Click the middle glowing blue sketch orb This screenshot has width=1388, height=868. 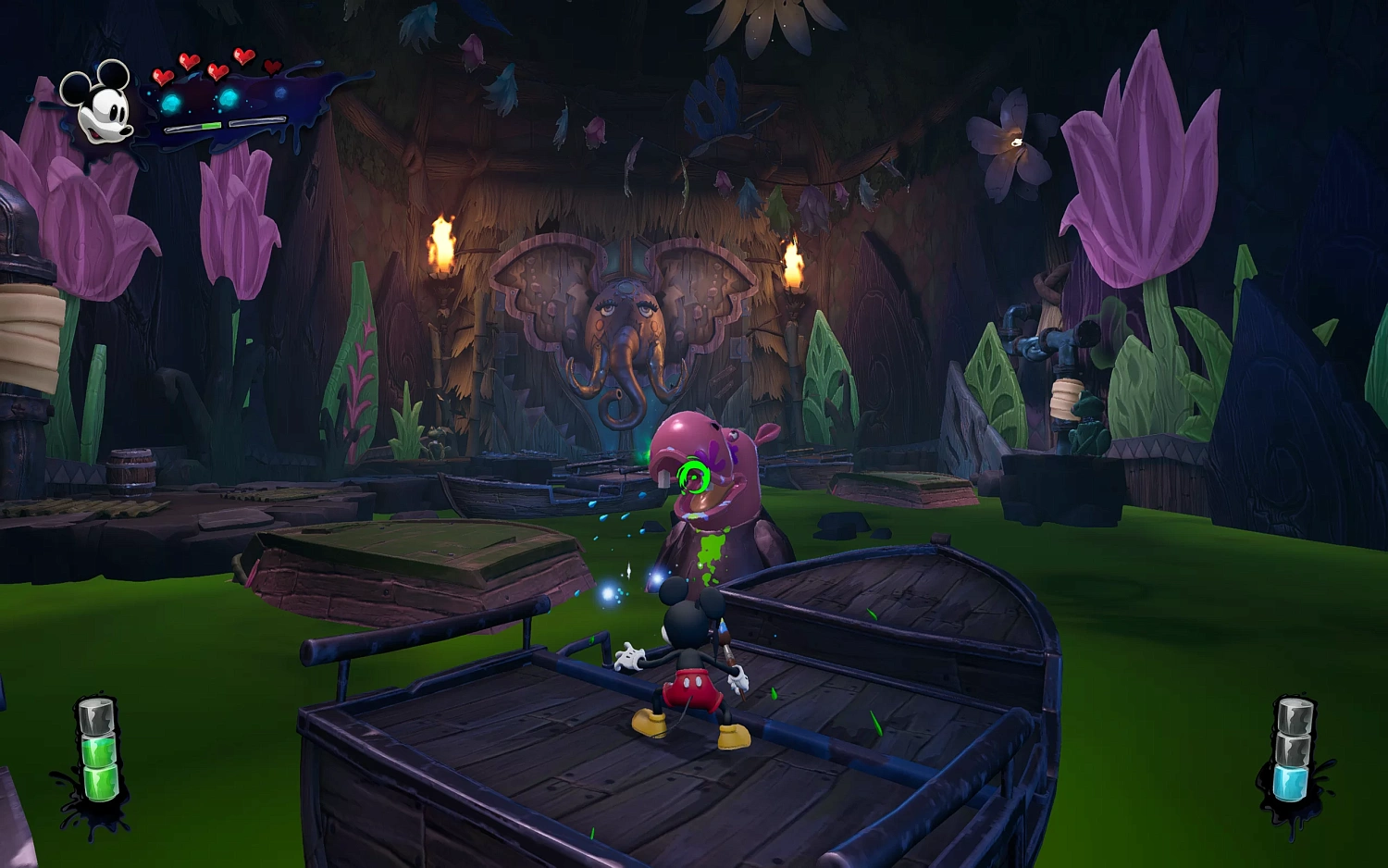point(228,99)
